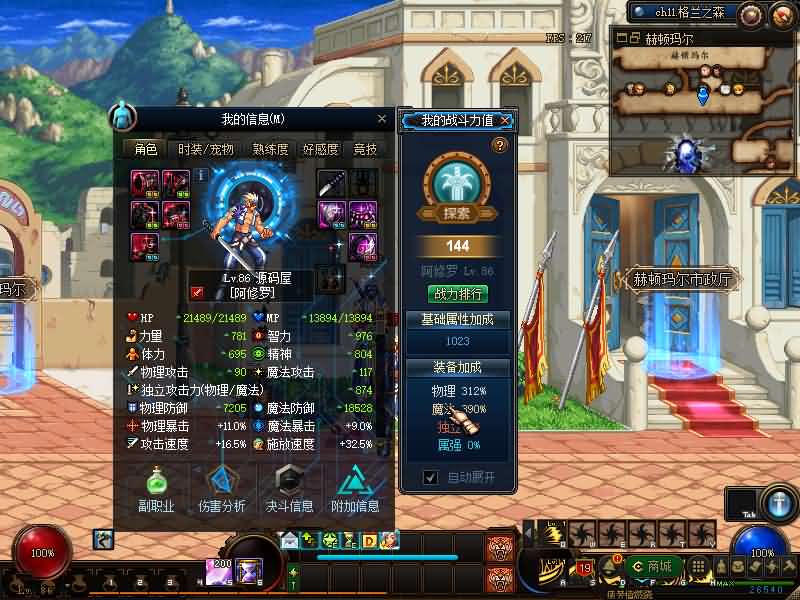This screenshot has height=600, width=800.
Task: Open 伤害分析 damage analysis
Action: tap(222, 488)
